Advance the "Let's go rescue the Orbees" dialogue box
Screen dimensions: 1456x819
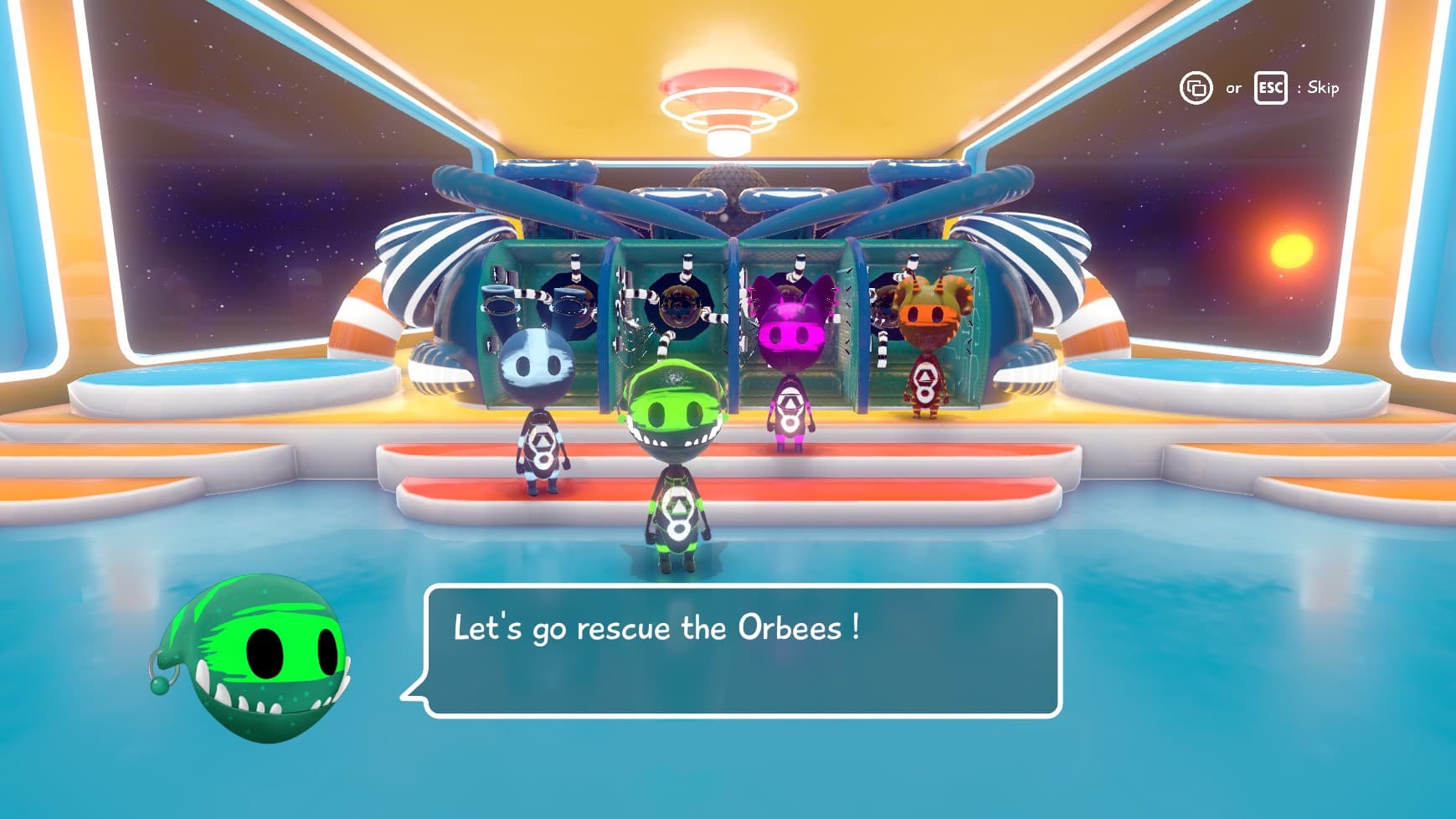point(743,651)
